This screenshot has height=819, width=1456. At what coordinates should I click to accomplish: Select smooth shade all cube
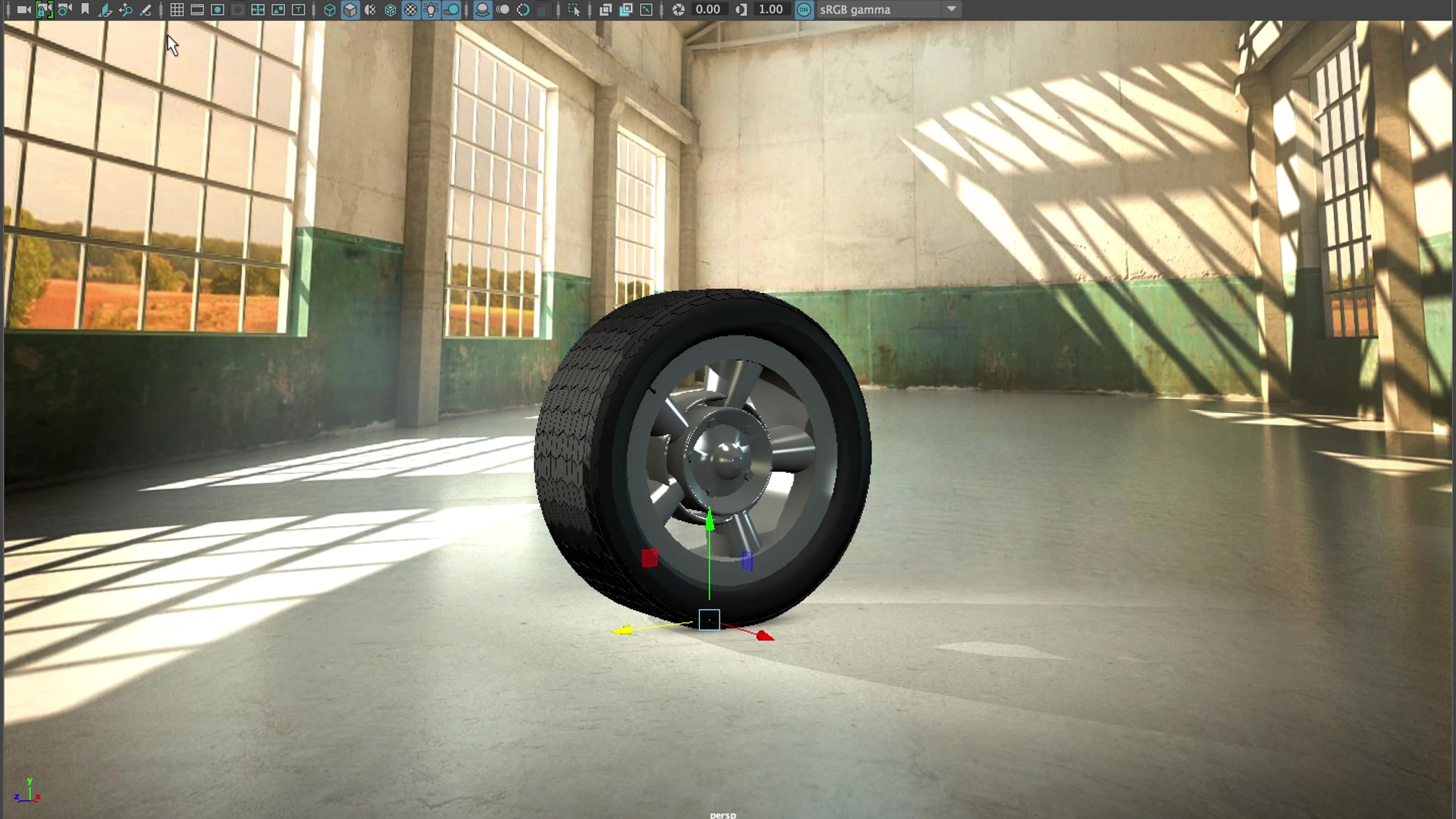[x=350, y=9]
